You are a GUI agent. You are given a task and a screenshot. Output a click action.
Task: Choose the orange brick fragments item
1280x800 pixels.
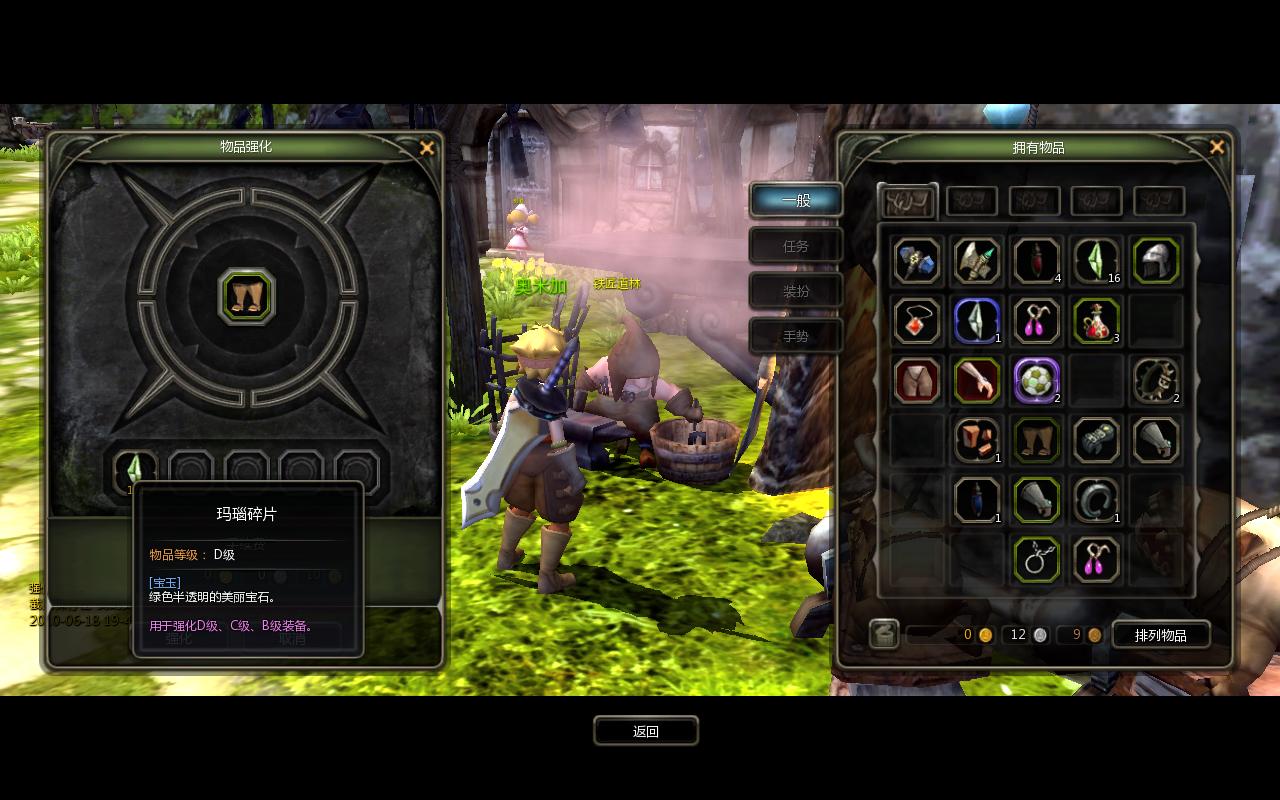coord(976,440)
